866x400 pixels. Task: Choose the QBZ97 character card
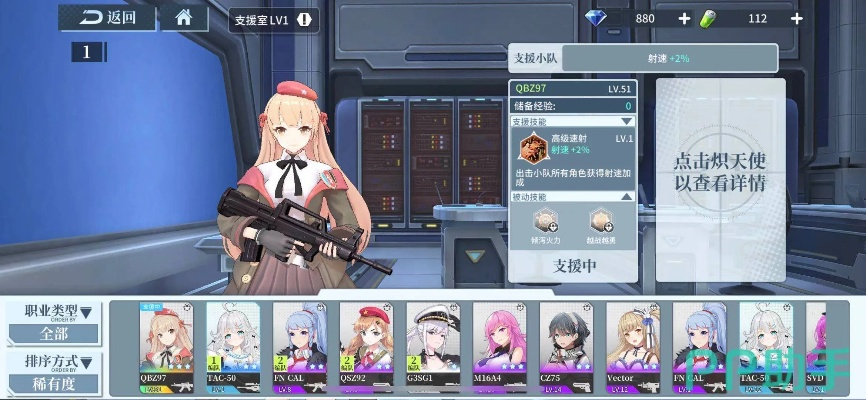[166, 345]
